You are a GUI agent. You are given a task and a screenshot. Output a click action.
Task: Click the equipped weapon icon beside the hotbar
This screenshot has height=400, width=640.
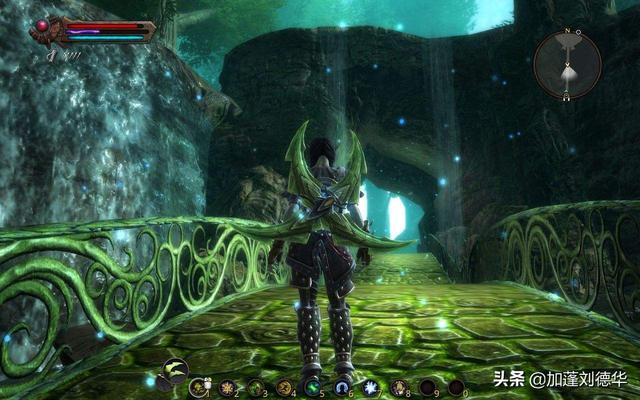175,370
